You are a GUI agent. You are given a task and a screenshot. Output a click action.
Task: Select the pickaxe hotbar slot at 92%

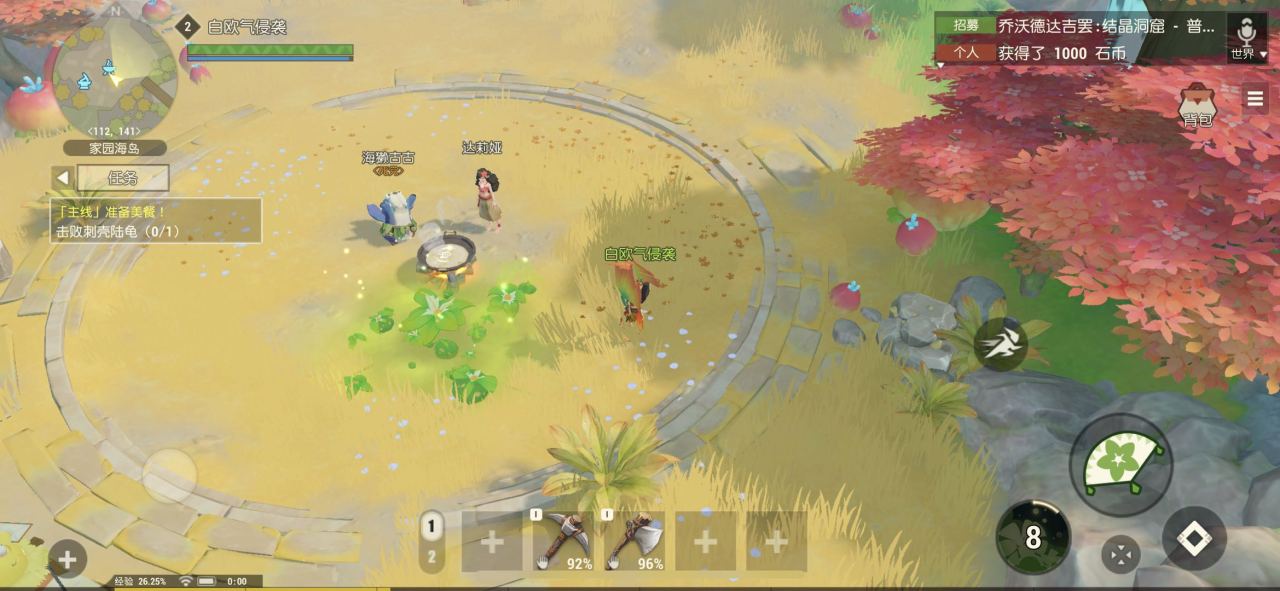pyautogui.click(x=563, y=541)
